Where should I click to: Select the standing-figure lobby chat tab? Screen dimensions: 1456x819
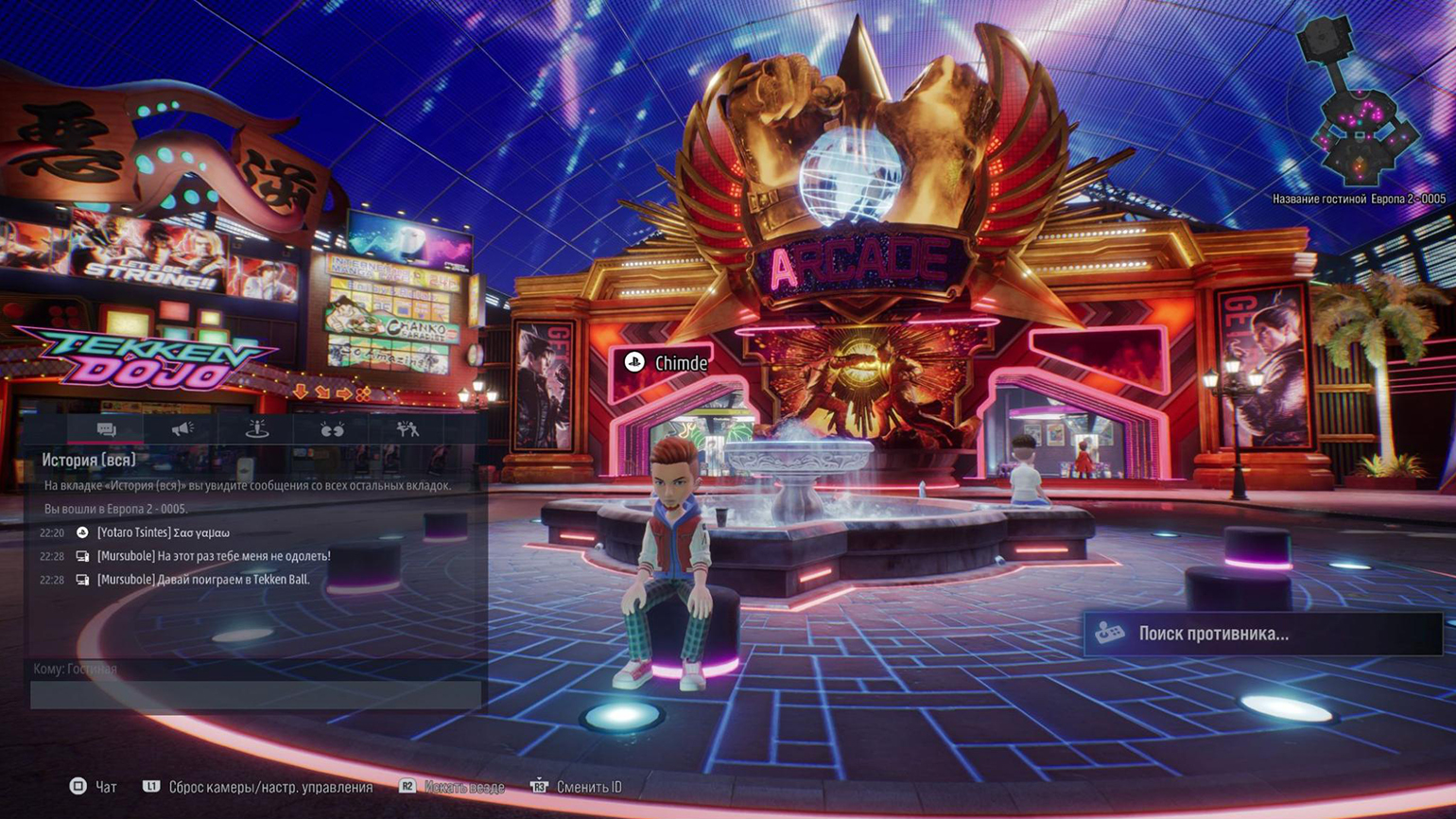pos(256,429)
